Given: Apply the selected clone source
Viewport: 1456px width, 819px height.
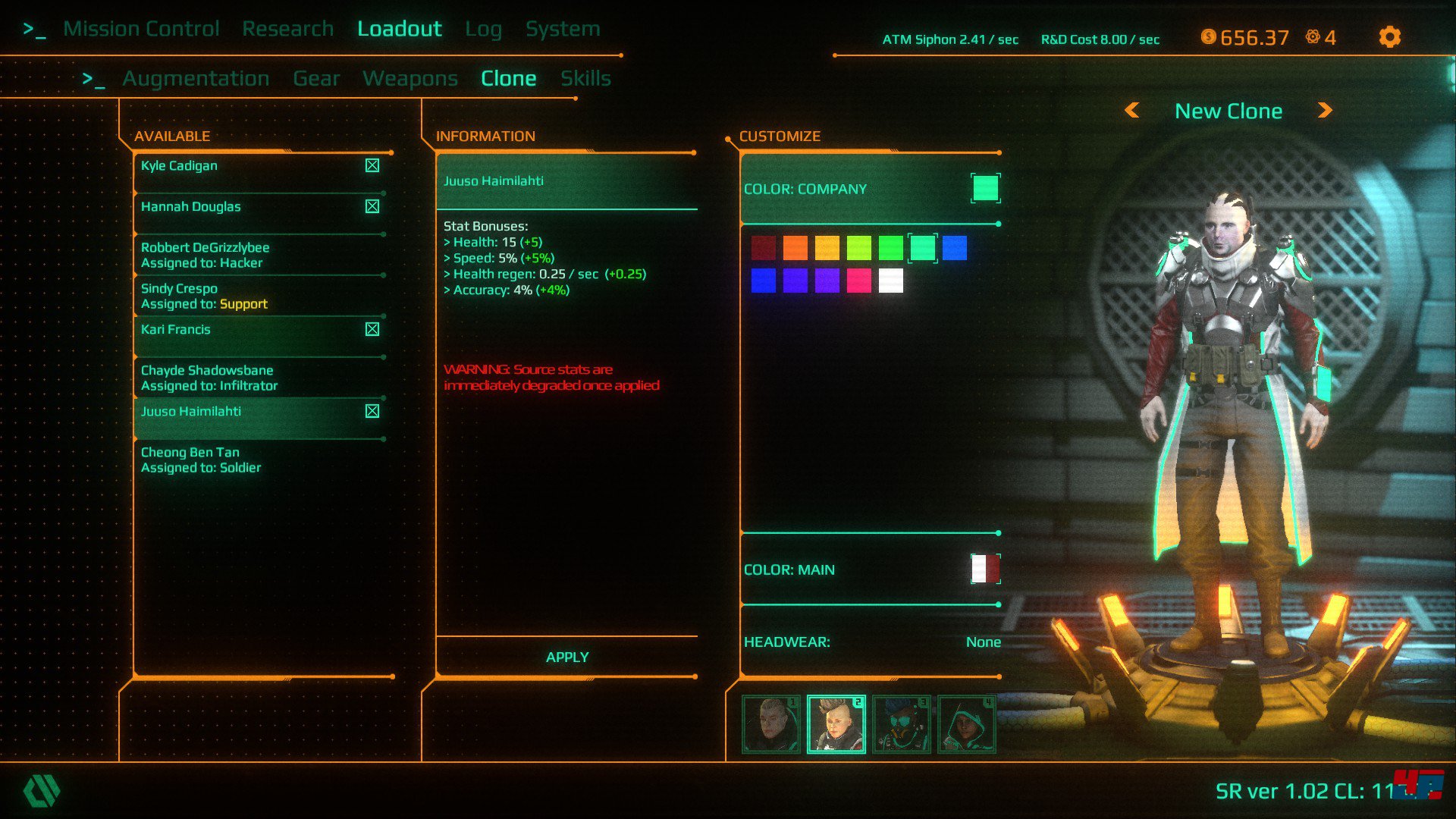Looking at the screenshot, I should [566, 657].
